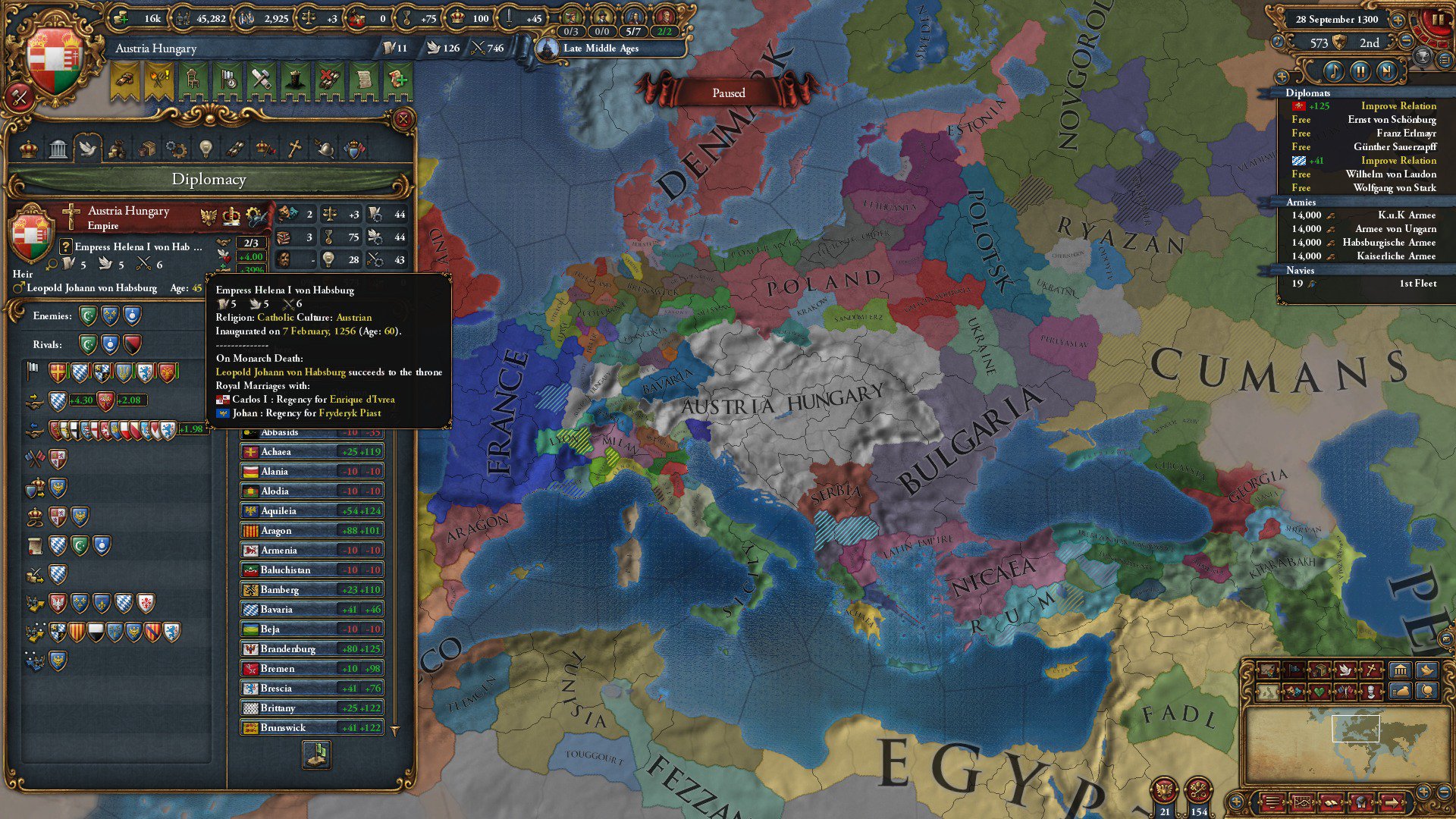Open the game menu from the bottom-right bar

click(x=1272, y=802)
